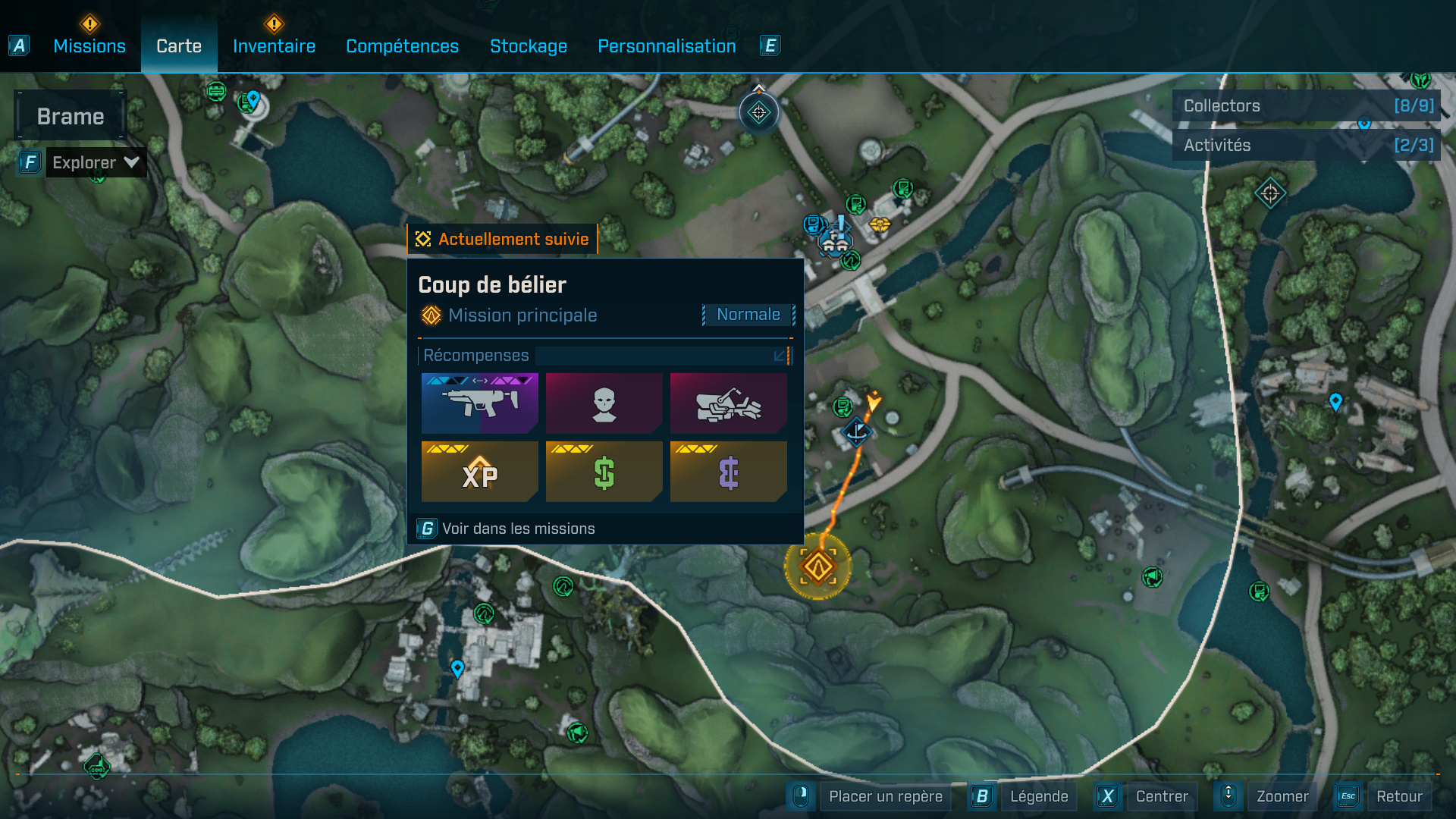Click Voir dans les missions

click(518, 529)
